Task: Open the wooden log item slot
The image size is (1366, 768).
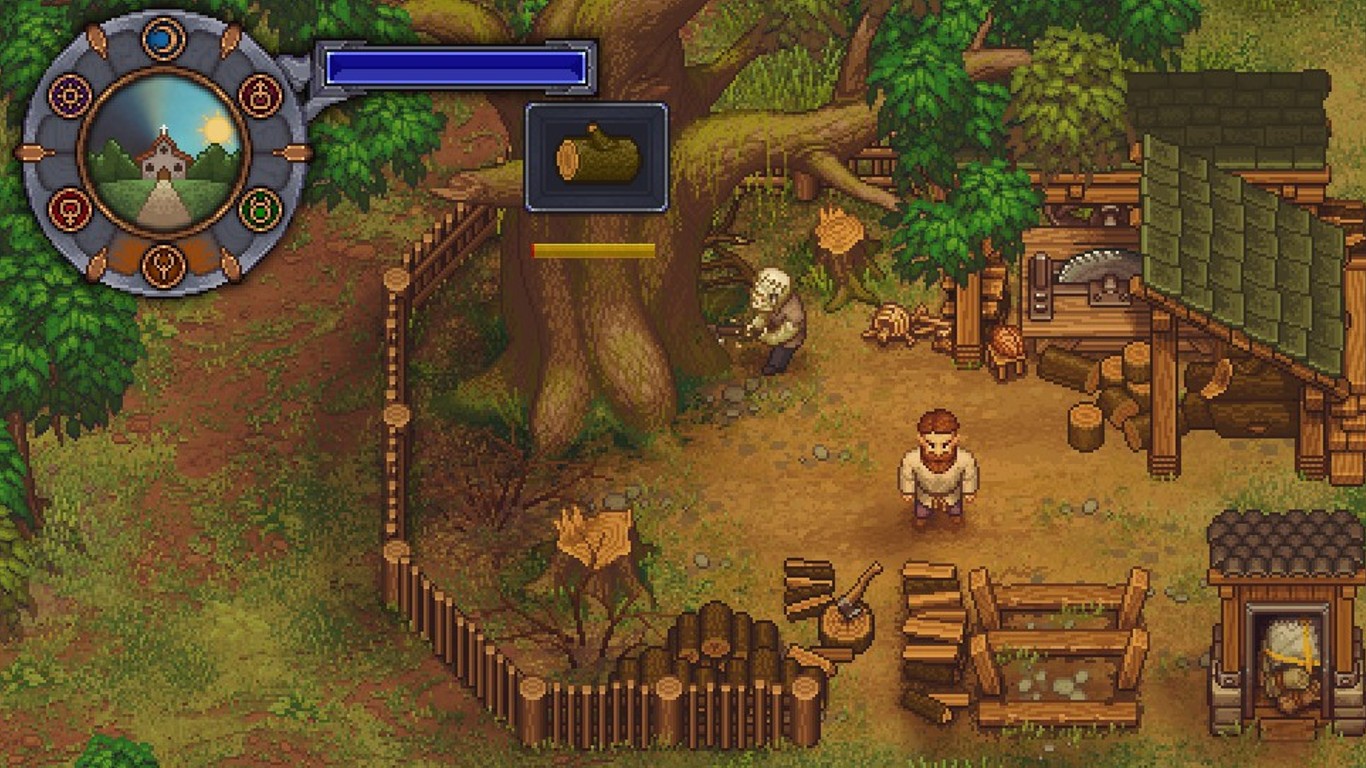Action: (596, 157)
